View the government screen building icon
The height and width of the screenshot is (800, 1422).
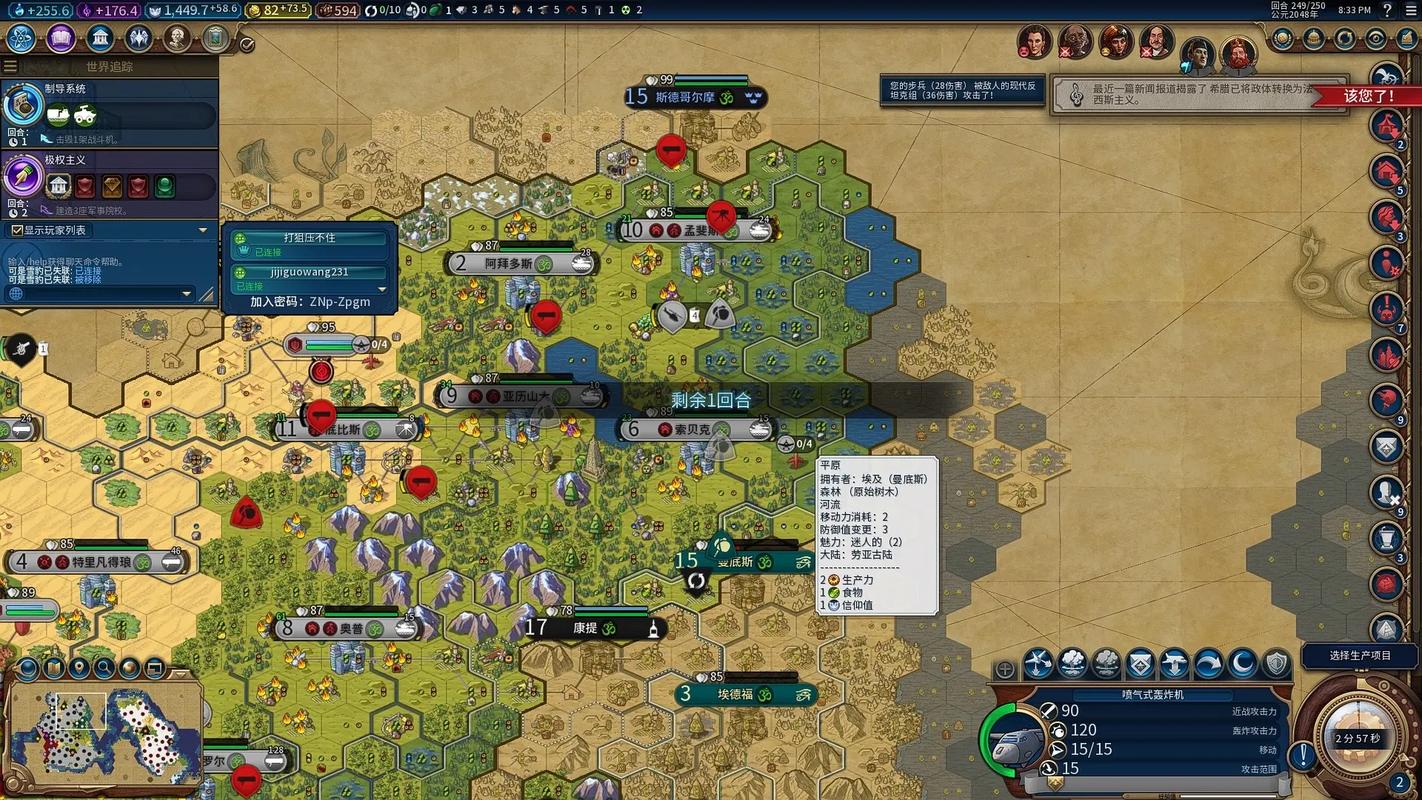click(100, 39)
